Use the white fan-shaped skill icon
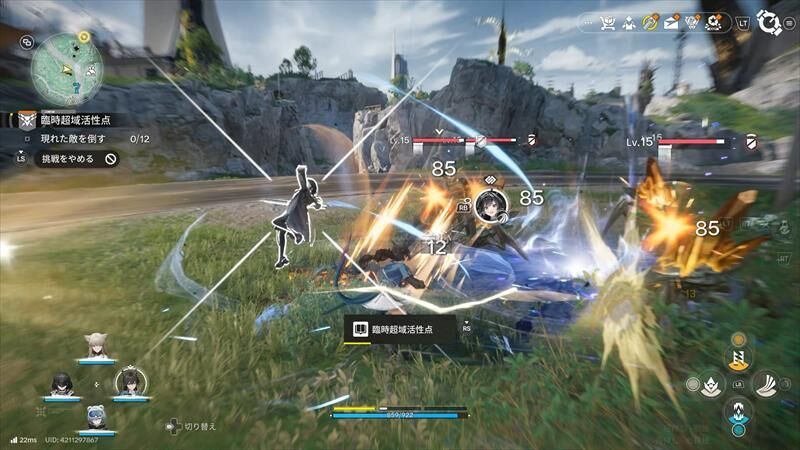Screen dimensions: 800x450 point(766,383)
